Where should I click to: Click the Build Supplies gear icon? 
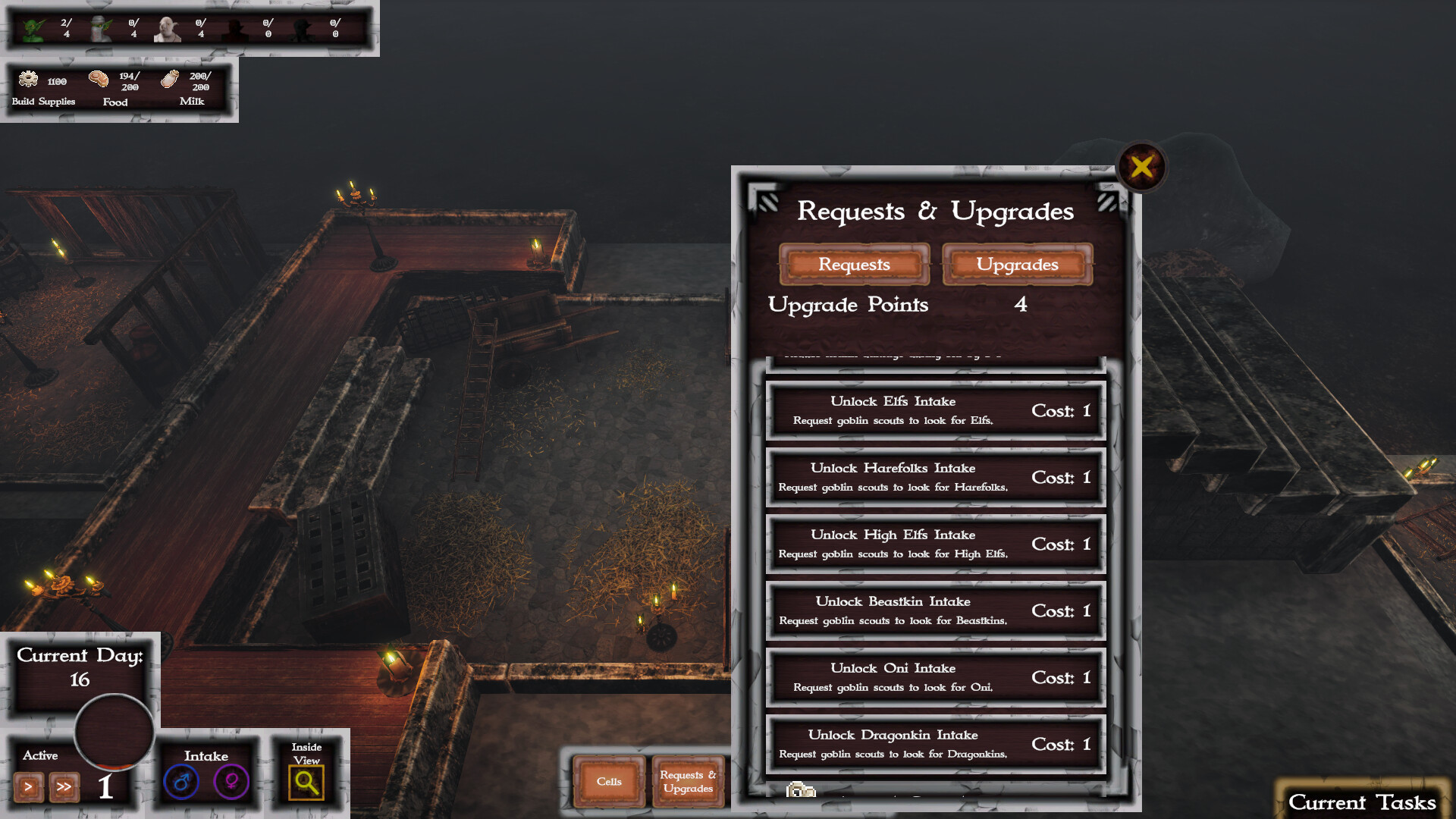point(27,81)
